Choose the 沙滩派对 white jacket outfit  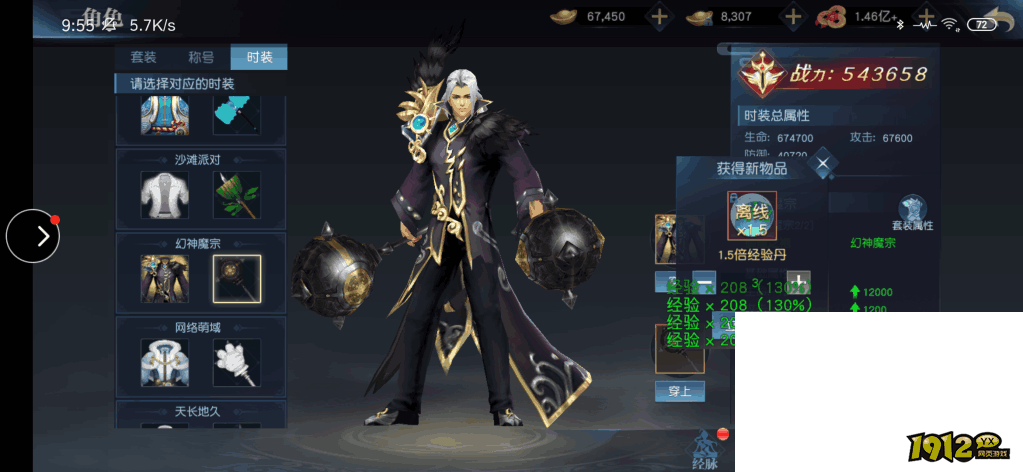click(x=165, y=195)
